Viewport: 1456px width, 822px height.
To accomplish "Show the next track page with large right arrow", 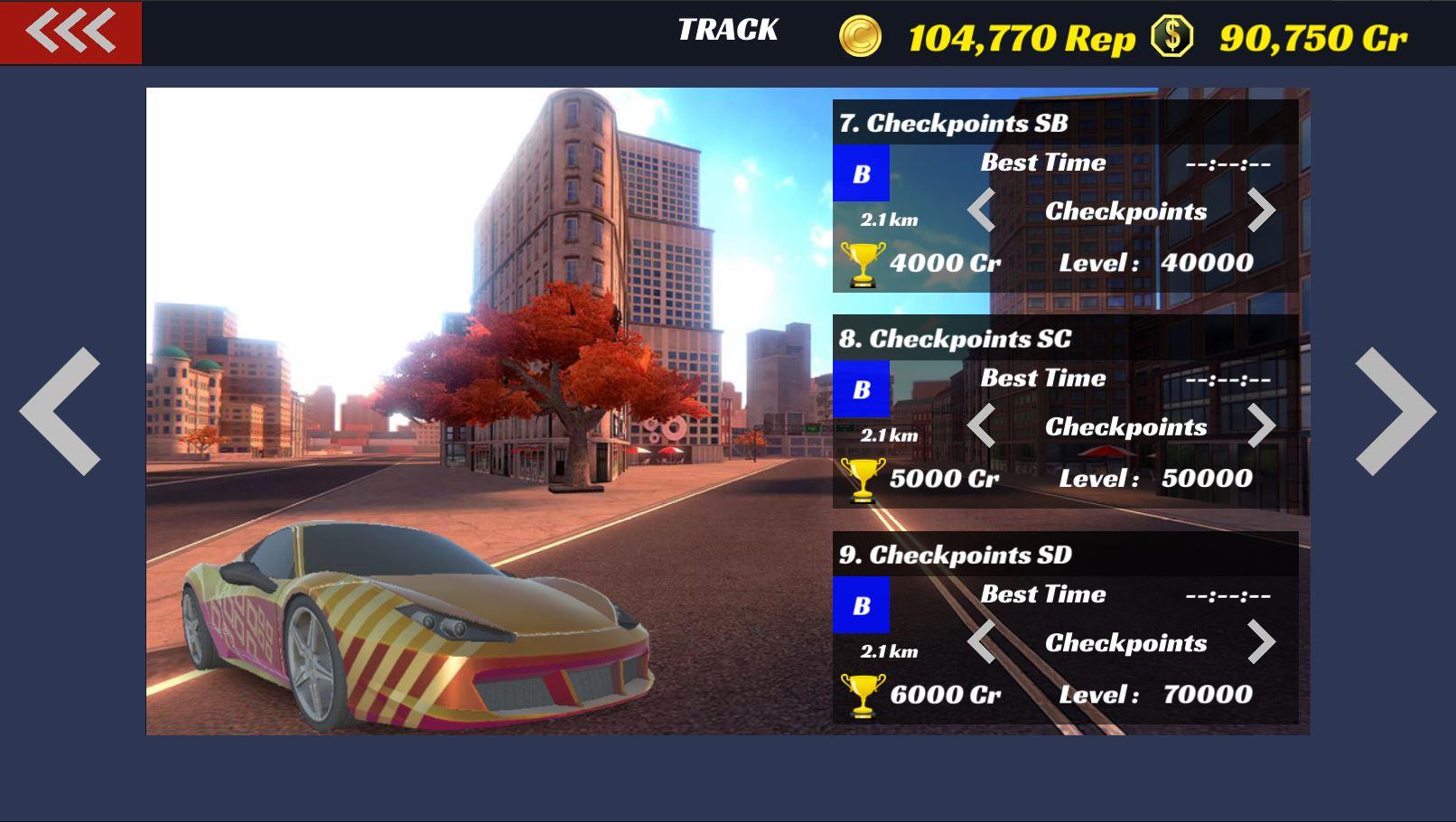I will pyautogui.click(x=1395, y=412).
